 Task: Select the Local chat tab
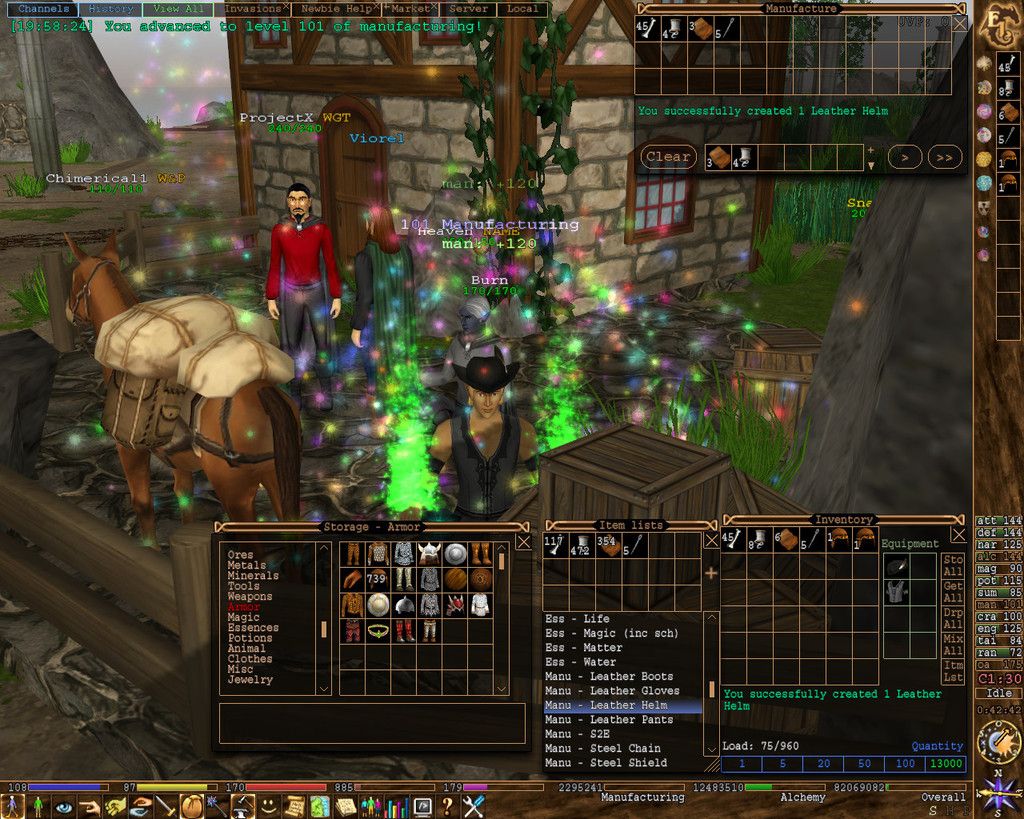click(522, 9)
